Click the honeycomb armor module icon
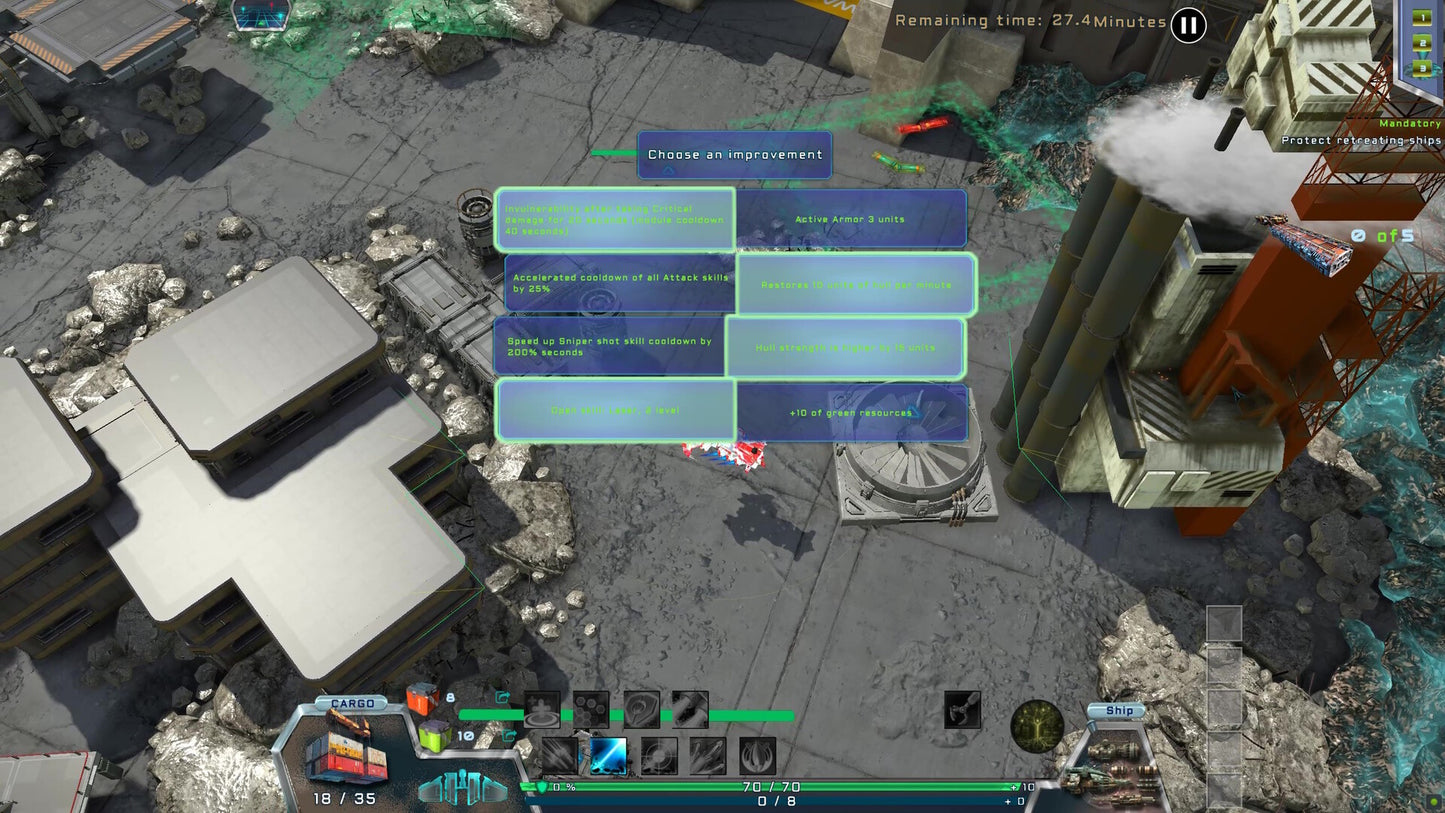This screenshot has height=813, width=1445. point(591,709)
